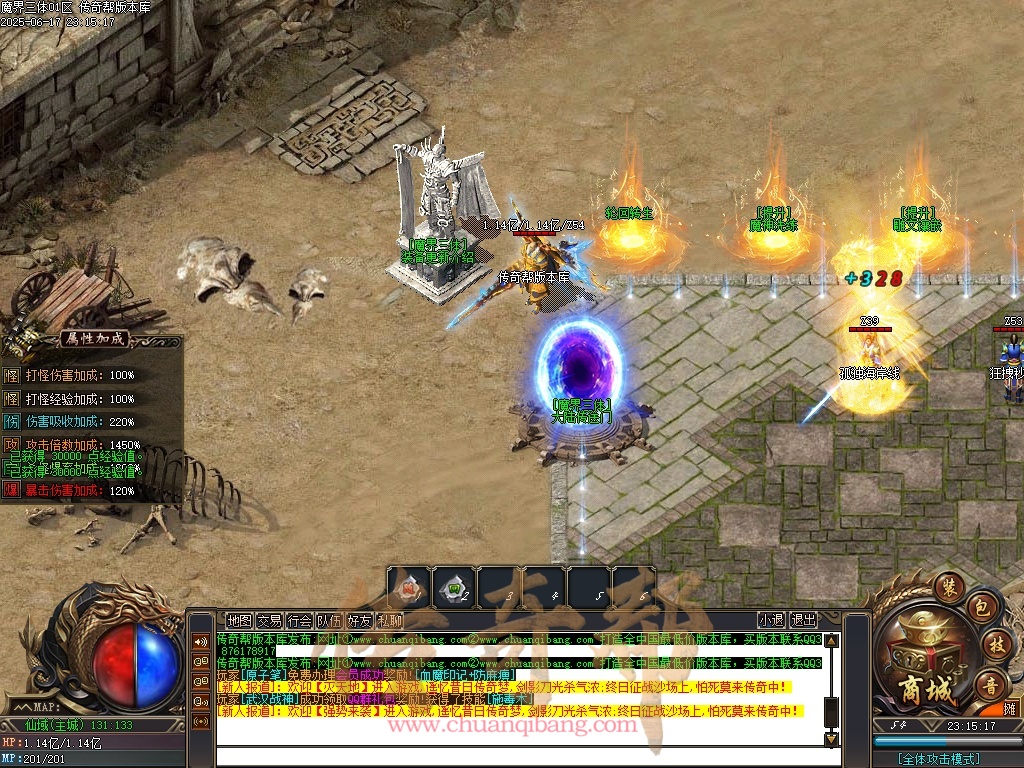Screen dimensions: 1024x768
Task: Use the first hotbar slot item
Action: [x=409, y=587]
